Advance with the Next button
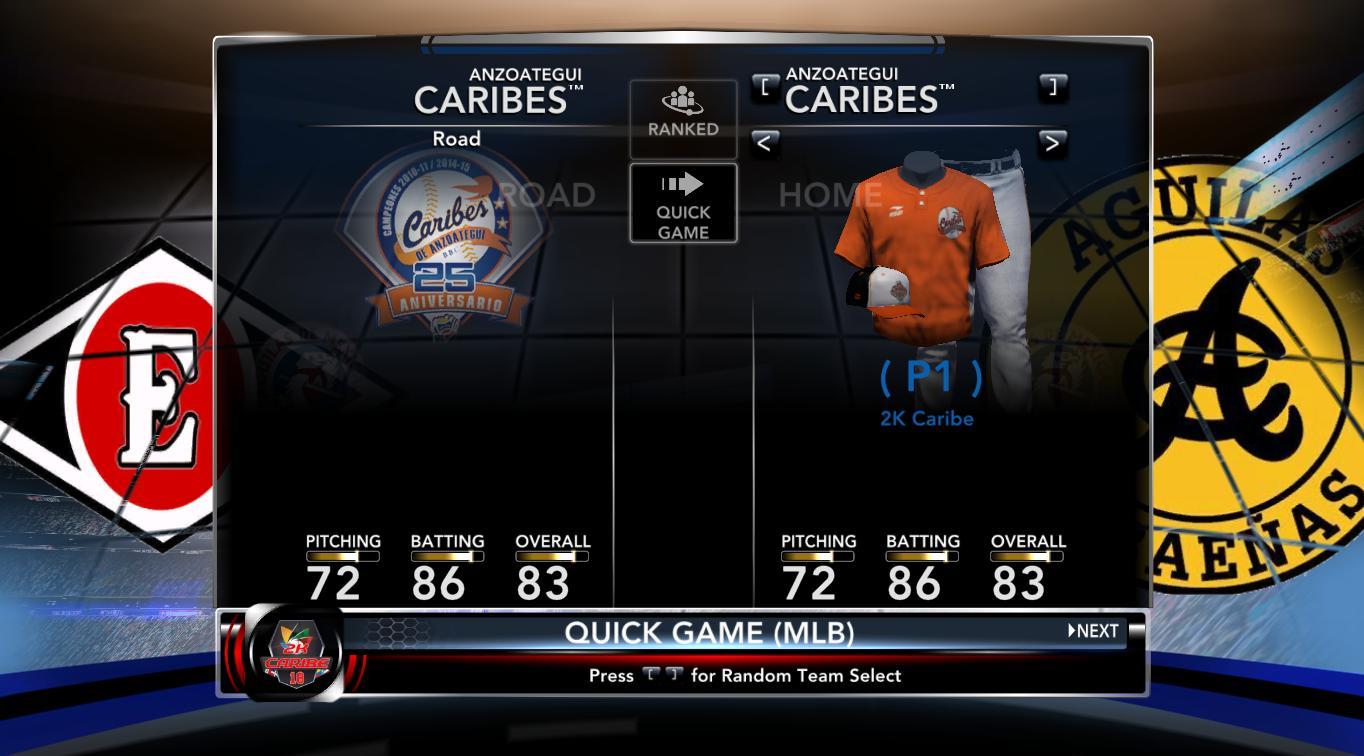Screen dimensions: 1364x756 [1094, 631]
